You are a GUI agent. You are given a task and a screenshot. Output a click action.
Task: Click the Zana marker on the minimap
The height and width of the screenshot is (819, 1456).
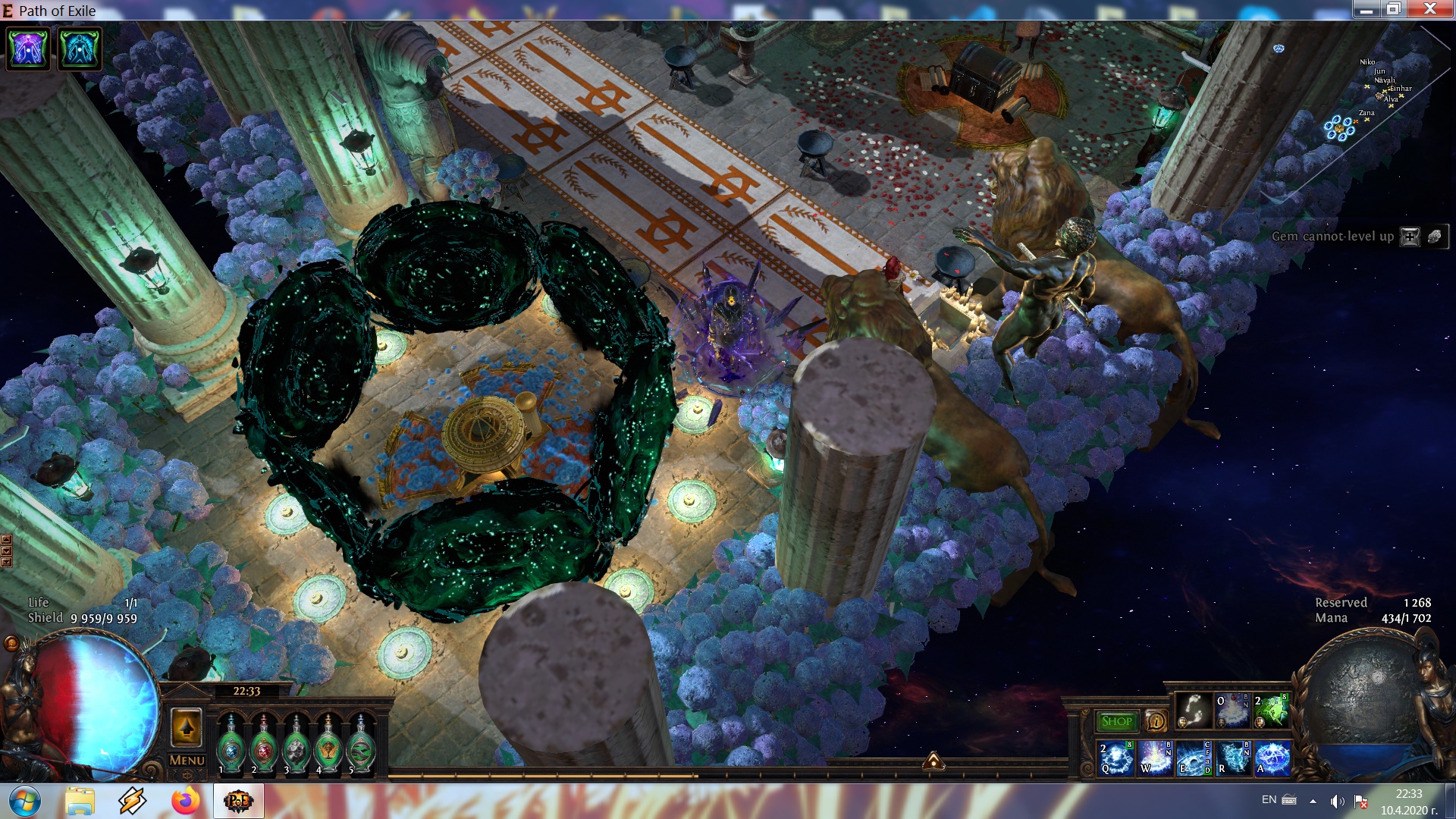pyautogui.click(x=1367, y=118)
